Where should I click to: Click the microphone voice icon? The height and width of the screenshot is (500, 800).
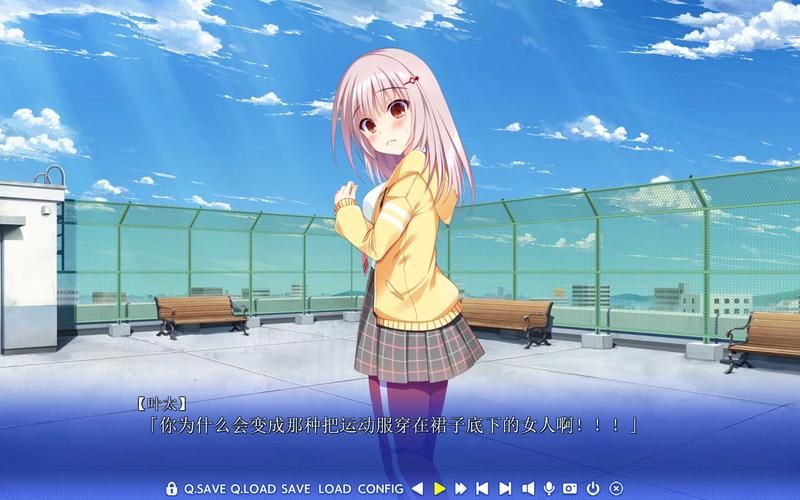549,488
